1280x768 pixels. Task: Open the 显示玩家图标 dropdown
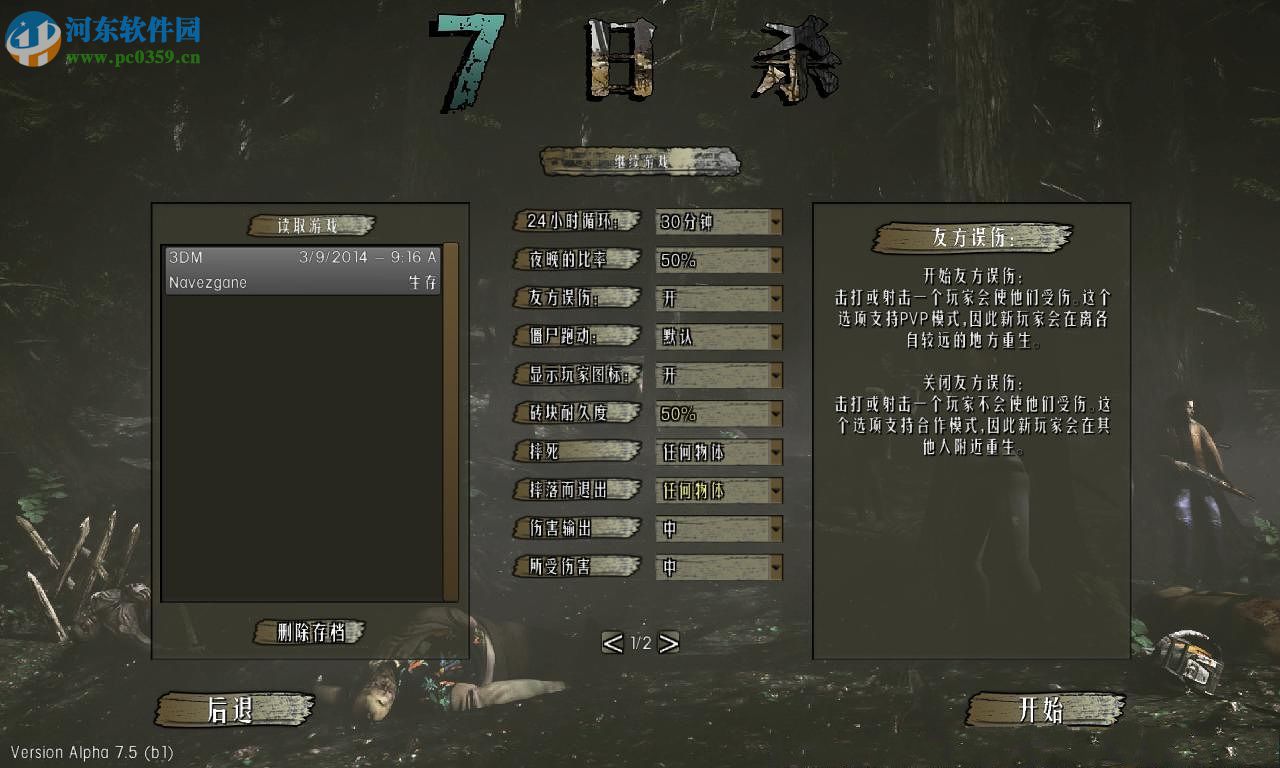point(719,376)
